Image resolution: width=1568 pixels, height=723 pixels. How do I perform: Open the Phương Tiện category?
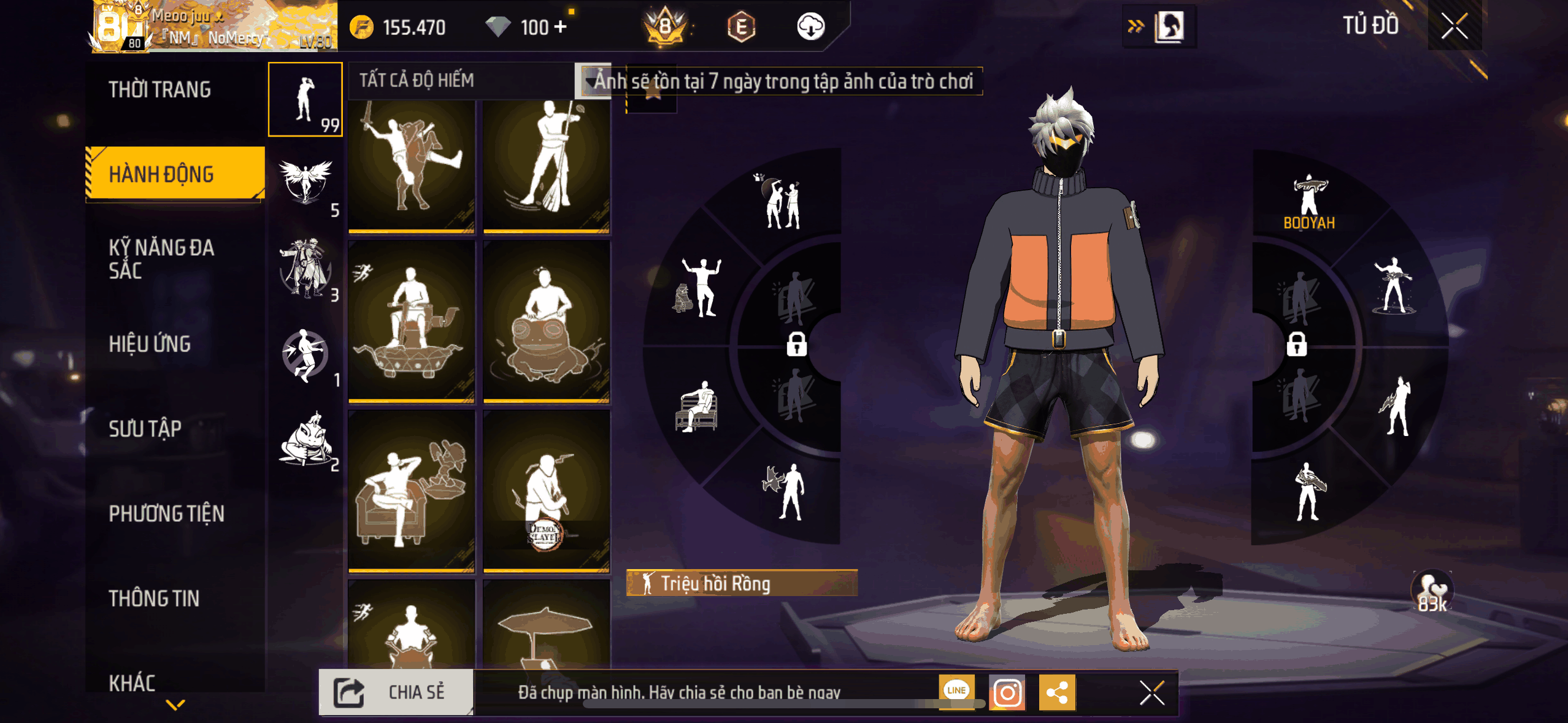coord(166,513)
